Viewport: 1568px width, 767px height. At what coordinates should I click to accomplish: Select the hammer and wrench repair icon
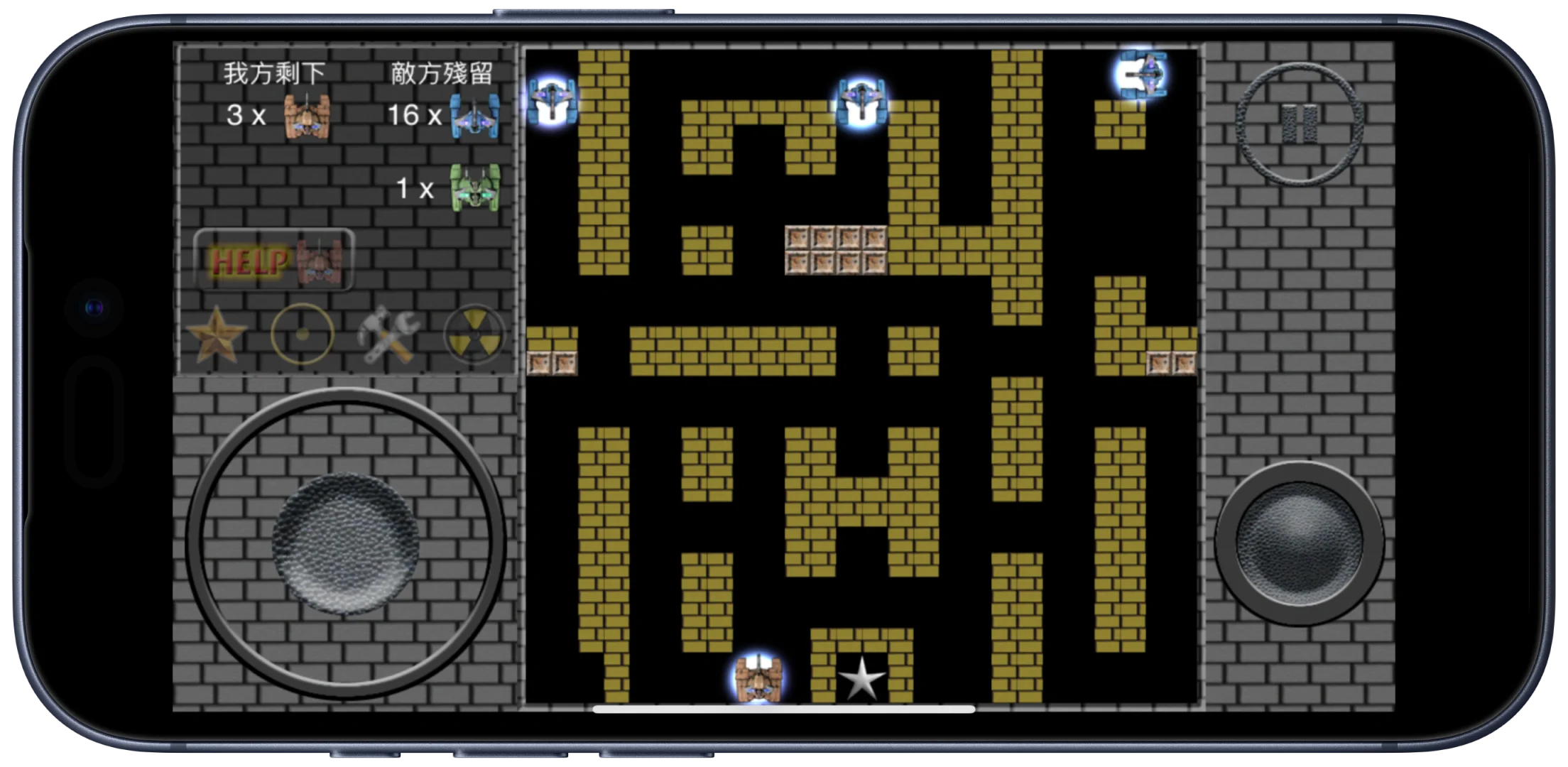(x=388, y=334)
